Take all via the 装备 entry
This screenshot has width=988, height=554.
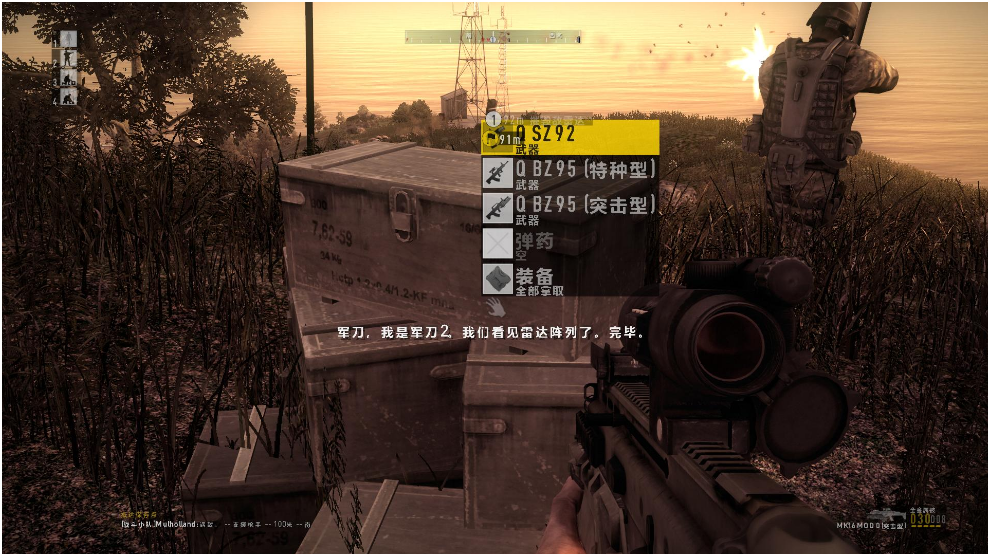tap(570, 279)
